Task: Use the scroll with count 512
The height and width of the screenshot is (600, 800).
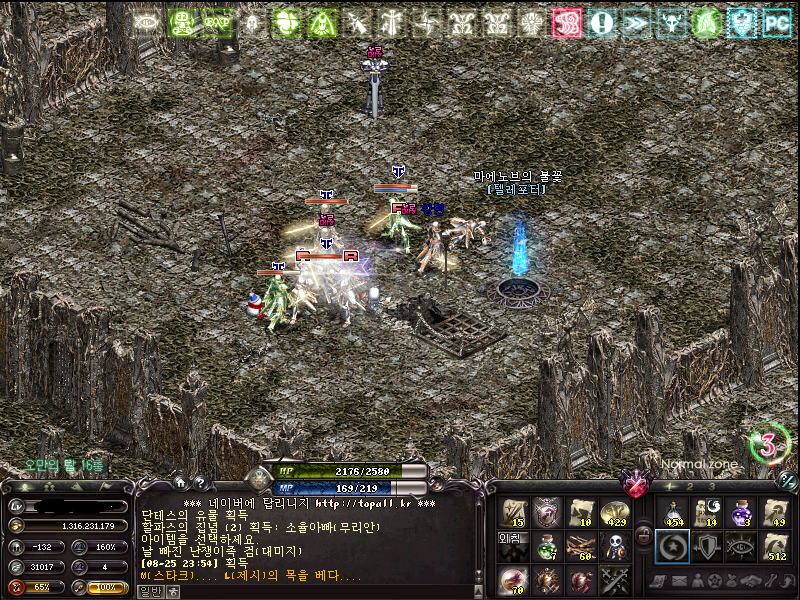Action: (777, 546)
